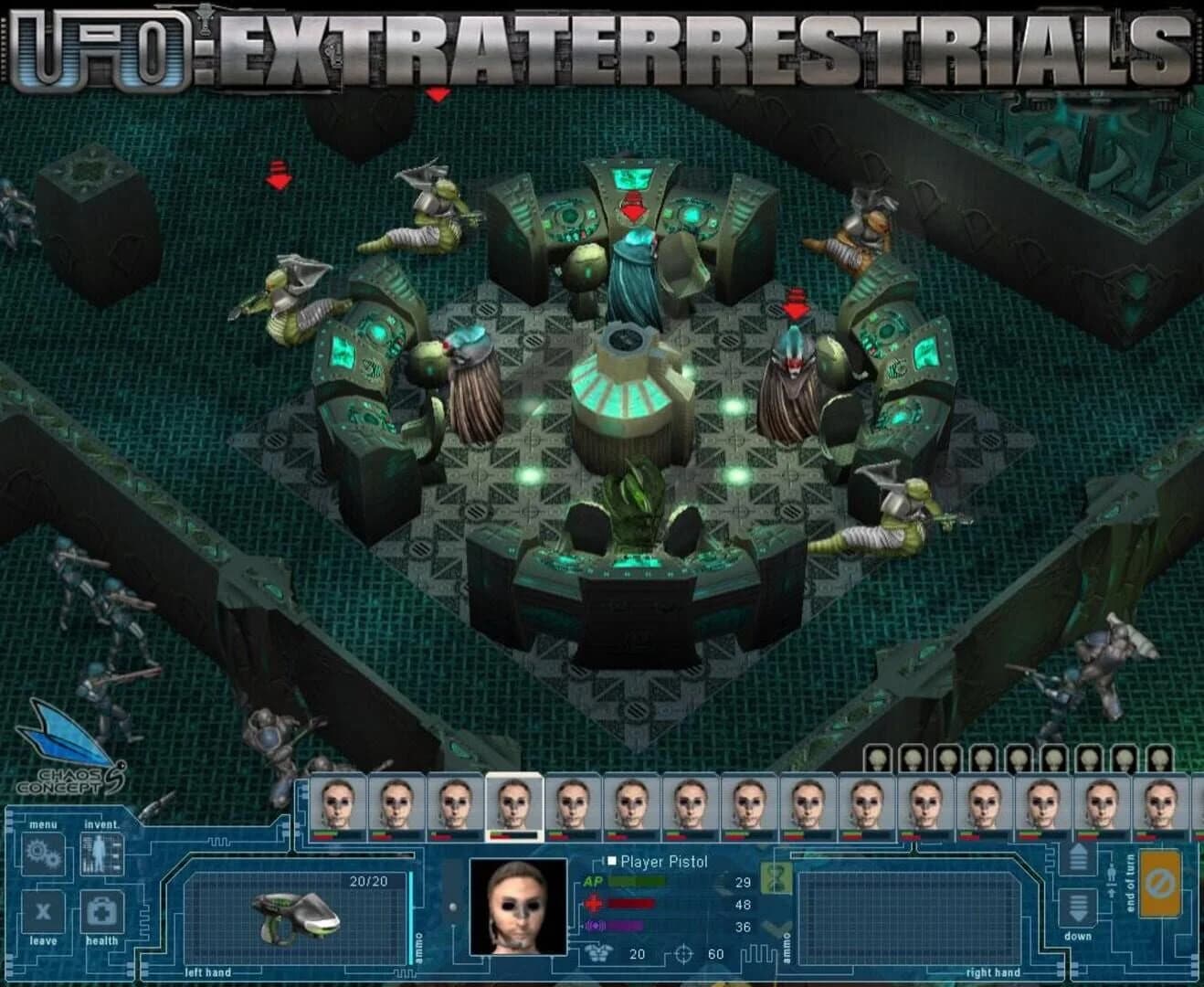This screenshot has height=987, width=1204.
Task: Toggle the prohibit action icon beside end of turn
Action: pyautogui.click(x=1160, y=883)
